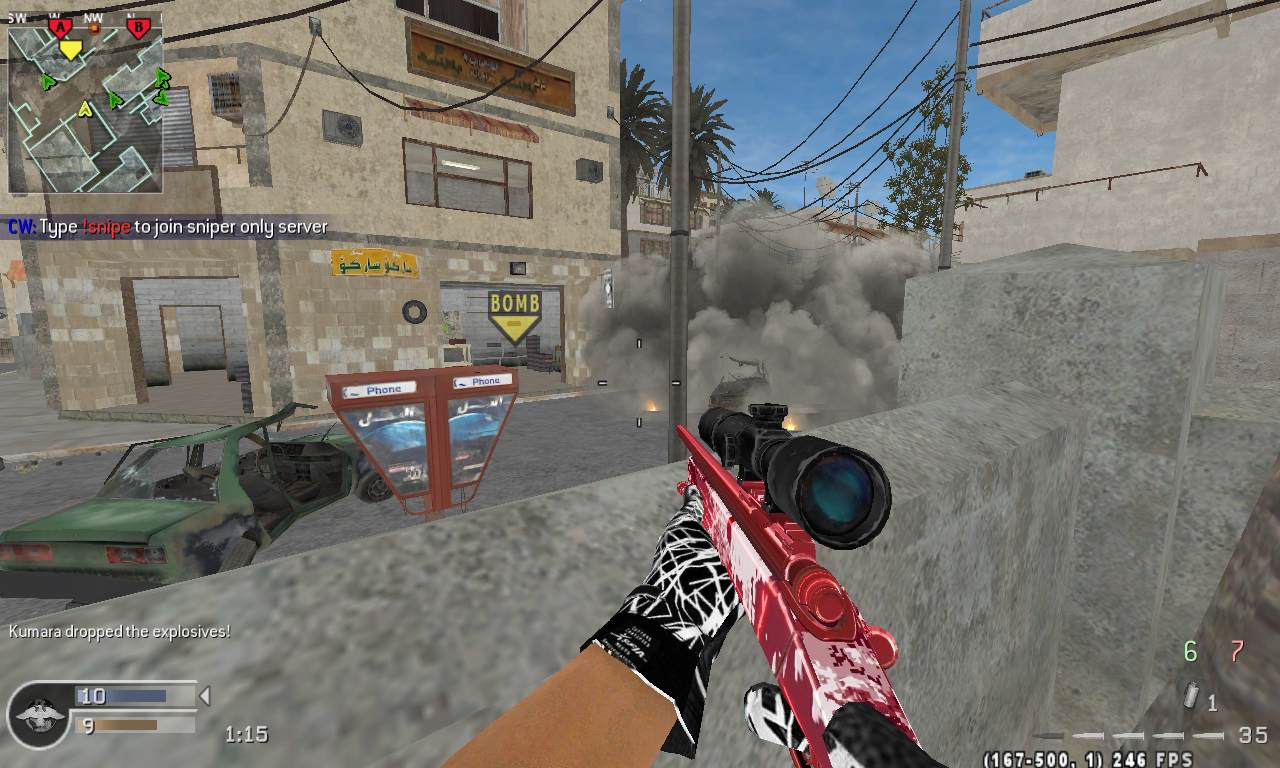Click the yellow BOMB objective waypoint

(514, 314)
